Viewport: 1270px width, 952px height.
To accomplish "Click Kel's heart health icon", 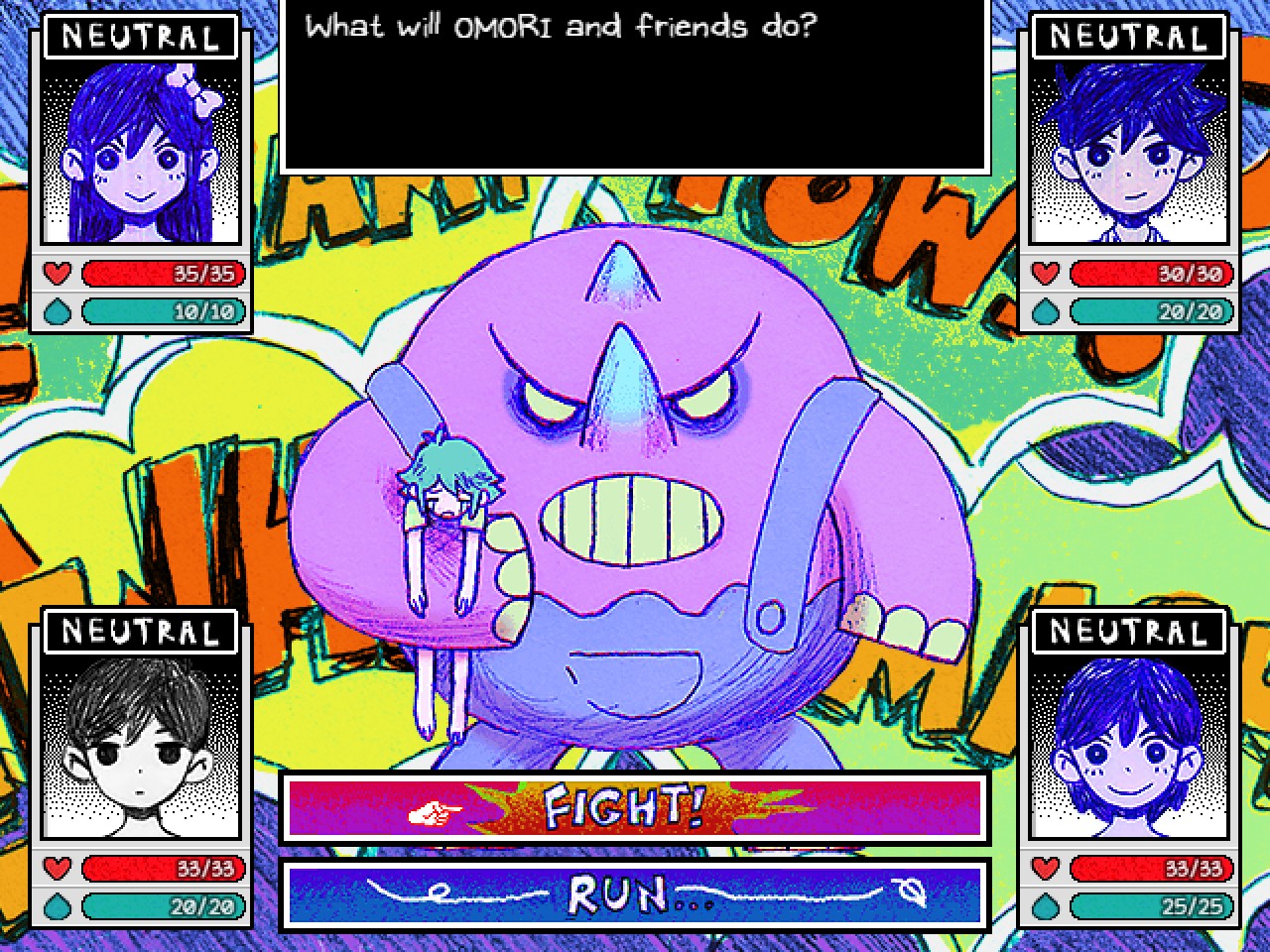I will point(1044,274).
